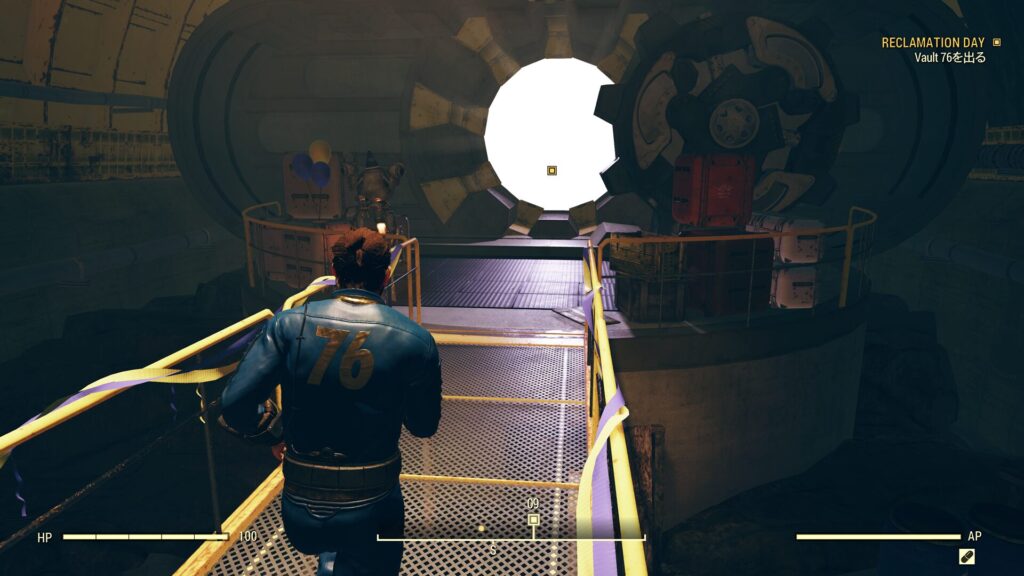This screenshot has width=1024, height=576.
Task: Use the pill-shaped item icon under AP
Action: click(x=967, y=556)
